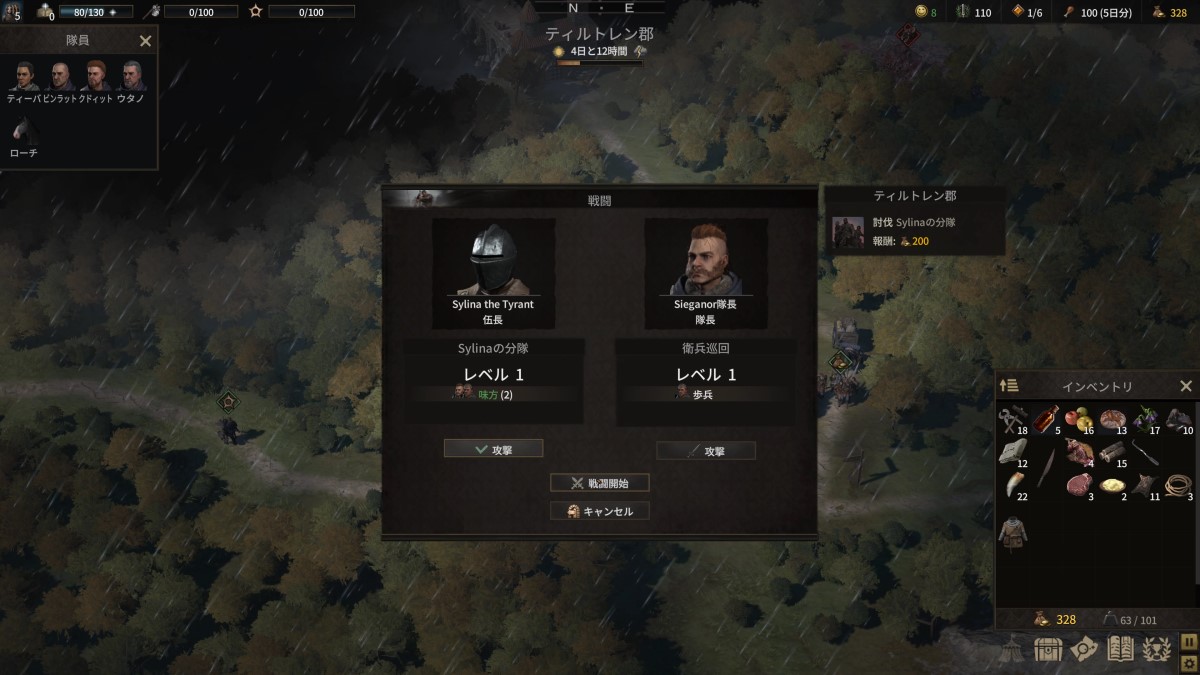
Task: Select party member ウタノ portrait
Action: (x=132, y=76)
